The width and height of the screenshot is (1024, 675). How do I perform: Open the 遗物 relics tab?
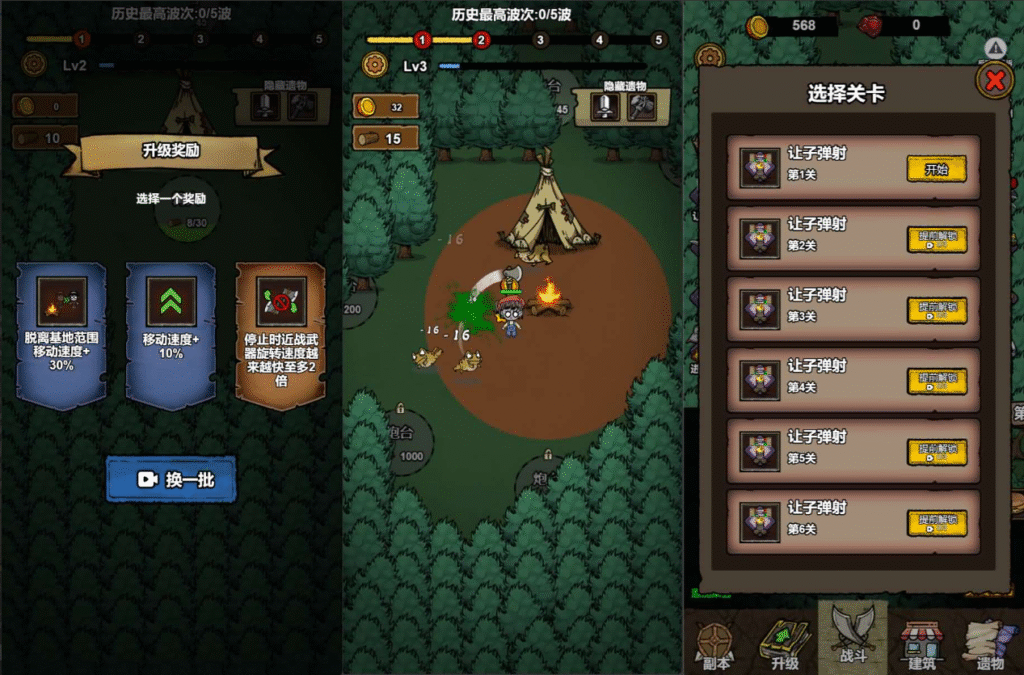989,645
